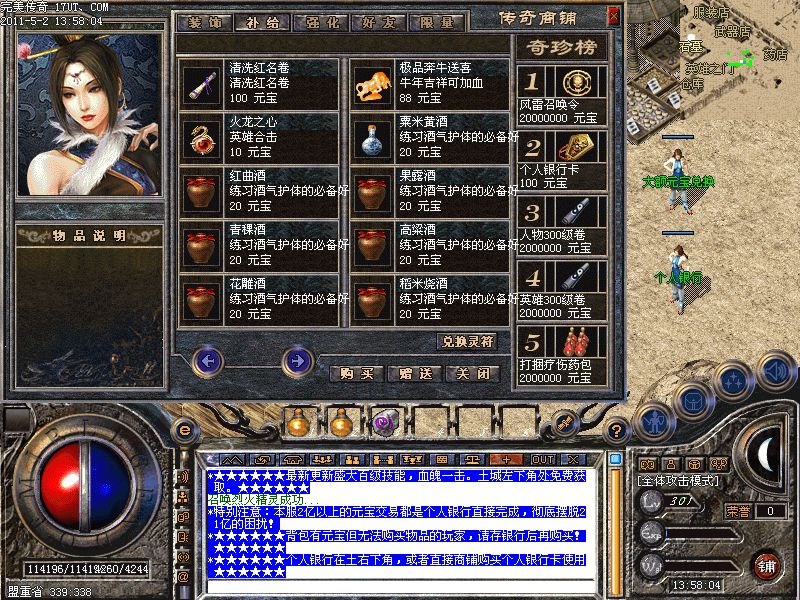Pick the 极品奔牛送喜 golden bull item
The height and width of the screenshot is (600, 800).
coord(373,83)
